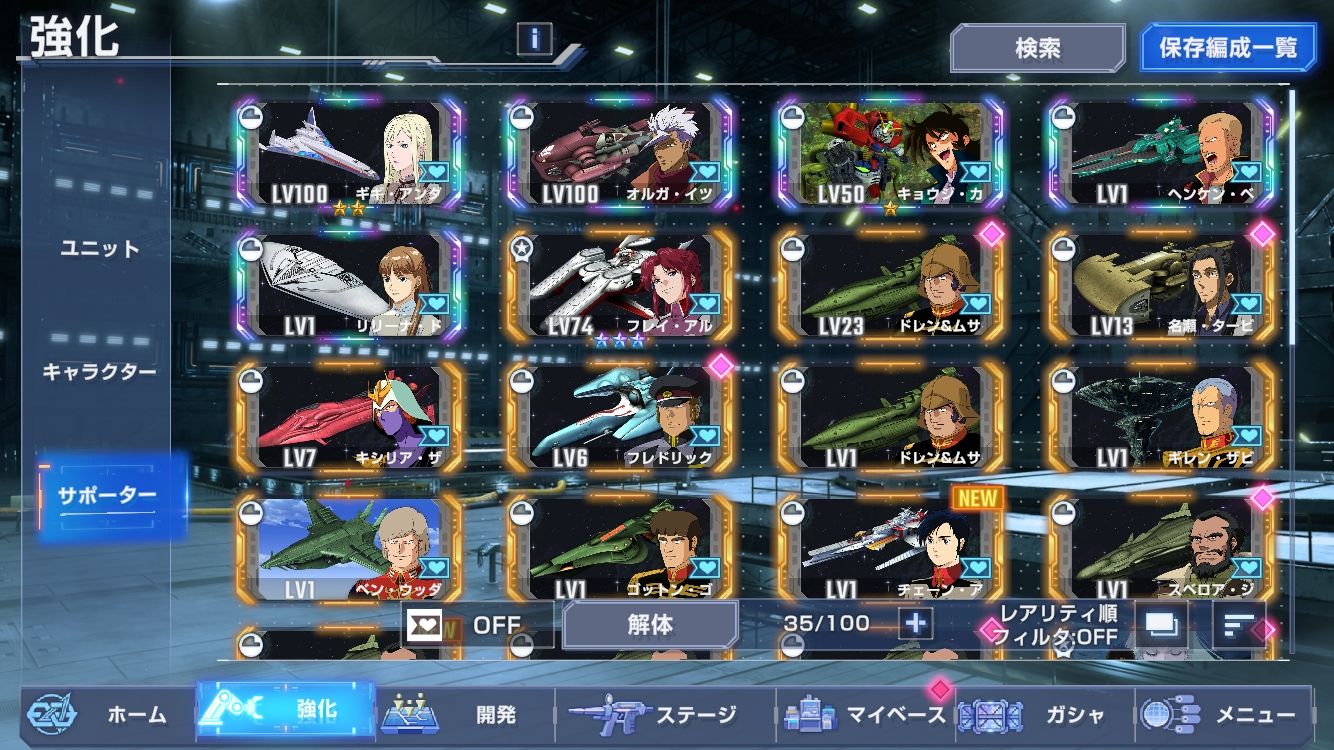Select the NEW チェーン・アギ supporter card
The height and width of the screenshot is (750, 1334).
click(890, 548)
